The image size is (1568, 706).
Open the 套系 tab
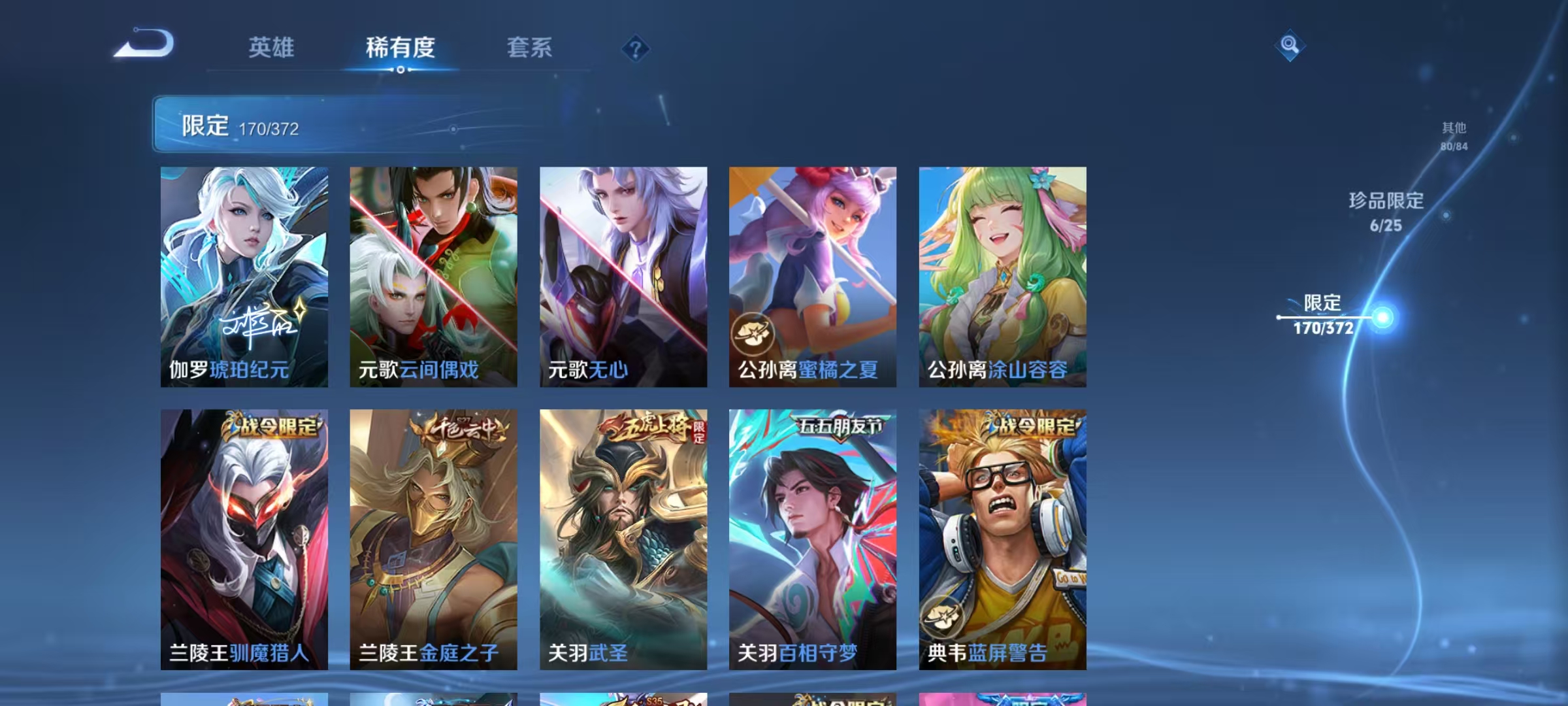tap(531, 48)
